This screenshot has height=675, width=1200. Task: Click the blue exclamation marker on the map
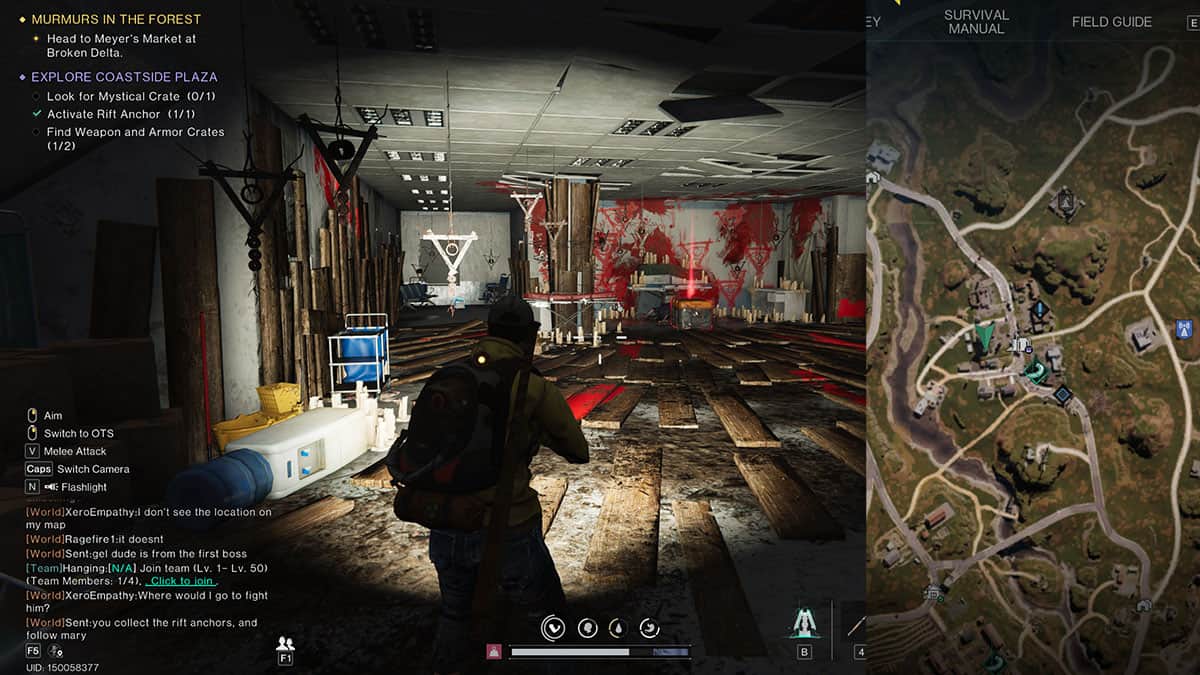(1039, 309)
